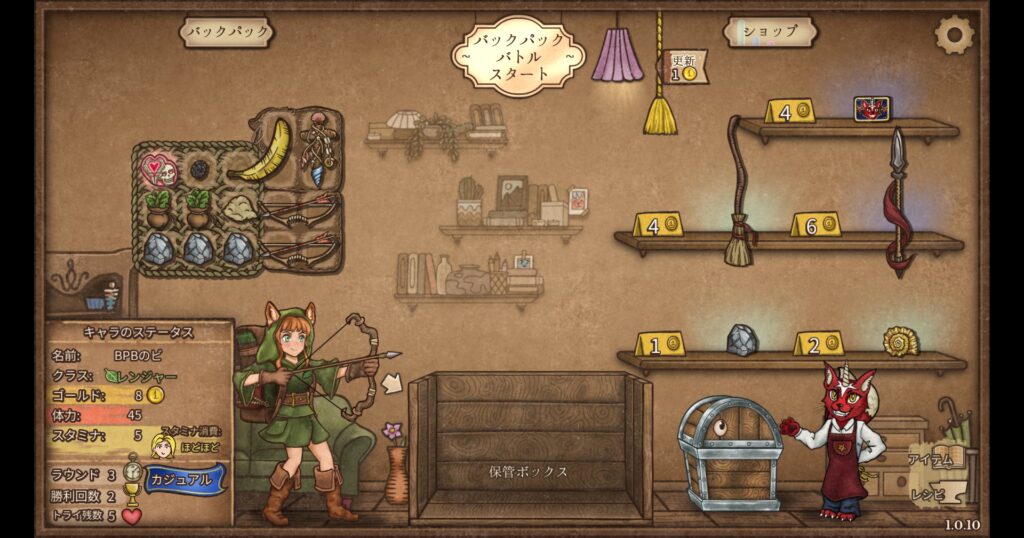Select the banana in the backpack
Viewport: 1024px width, 538px height.
(x=267, y=150)
